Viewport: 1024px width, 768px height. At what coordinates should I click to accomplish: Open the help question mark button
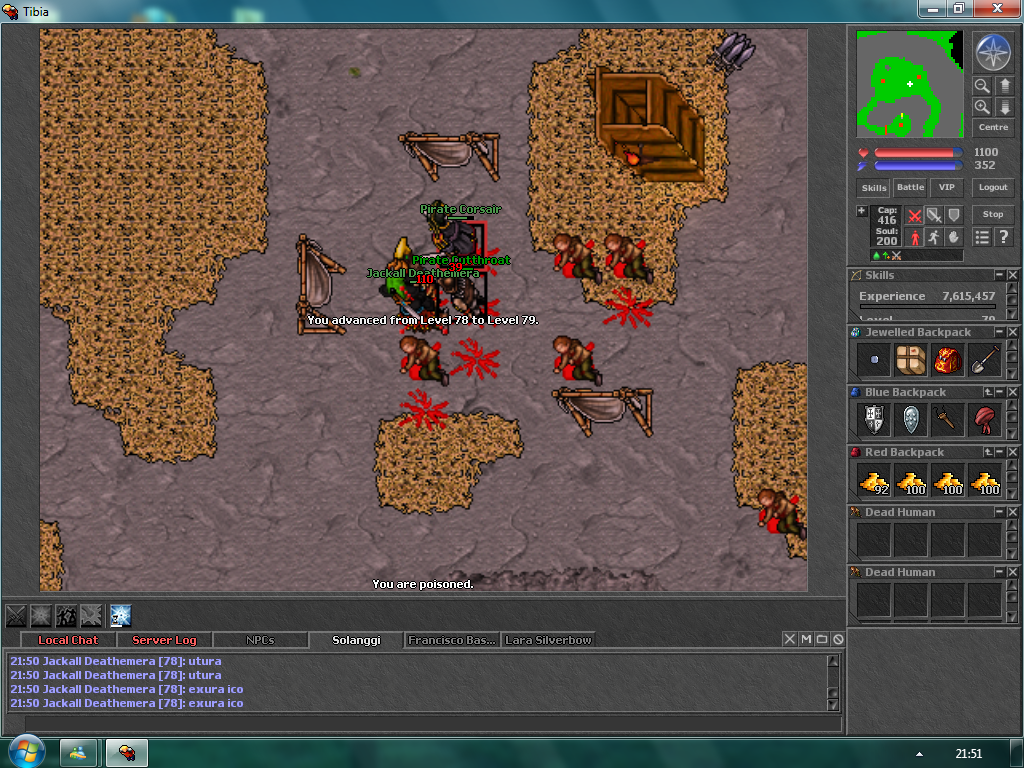point(1004,237)
